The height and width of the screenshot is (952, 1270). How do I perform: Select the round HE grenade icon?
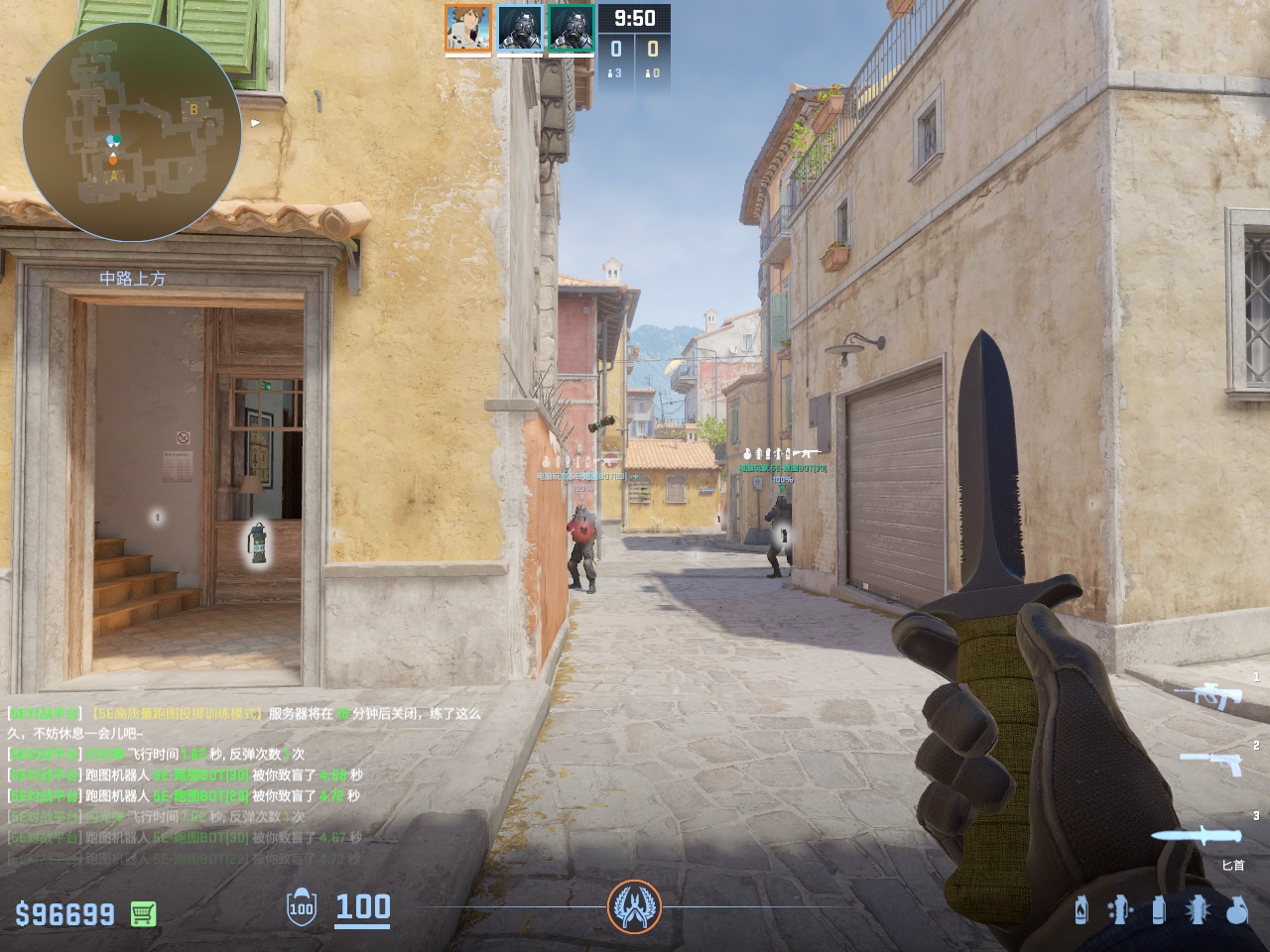1236,909
